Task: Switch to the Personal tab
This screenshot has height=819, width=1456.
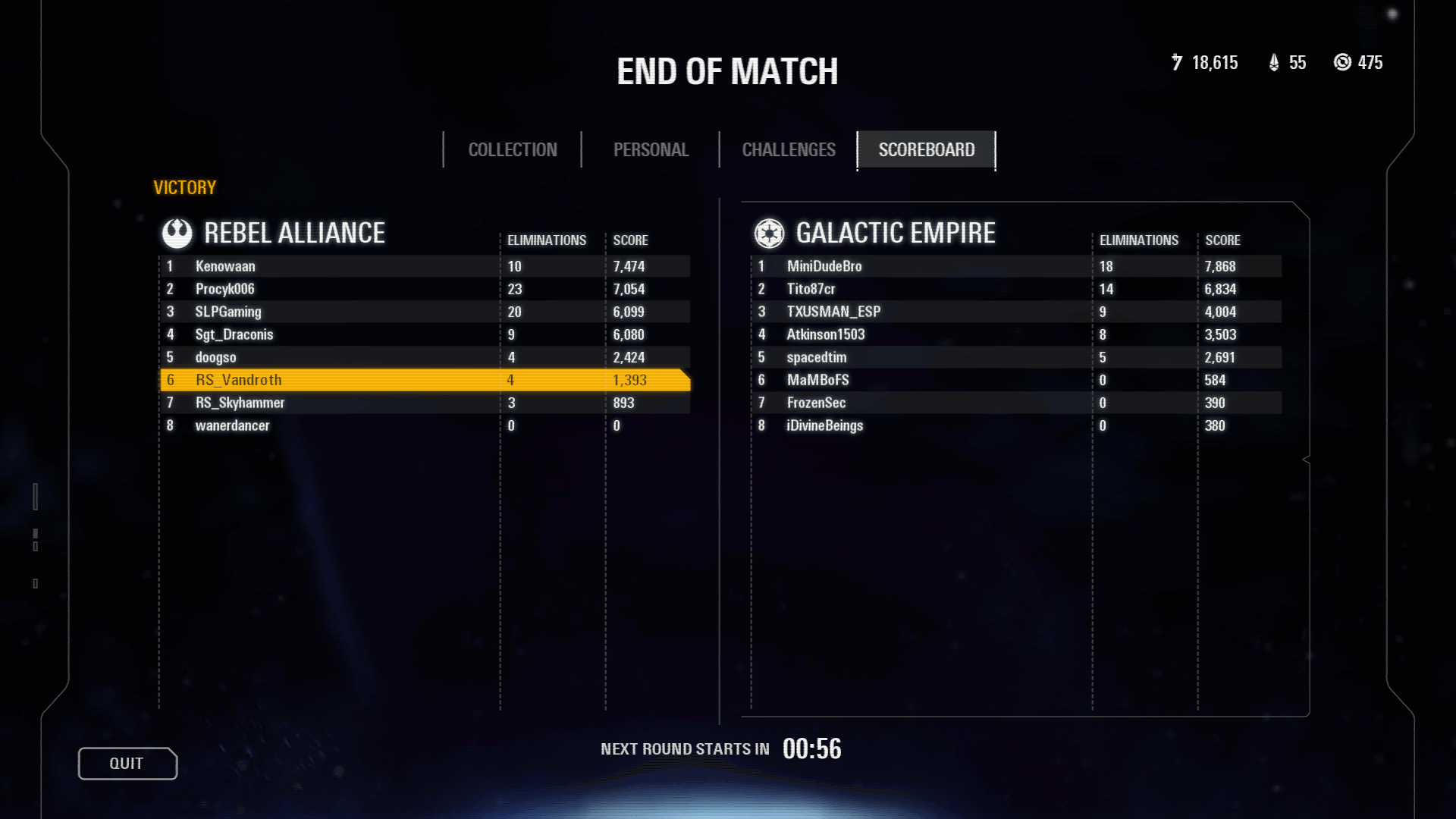Action: click(651, 150)
